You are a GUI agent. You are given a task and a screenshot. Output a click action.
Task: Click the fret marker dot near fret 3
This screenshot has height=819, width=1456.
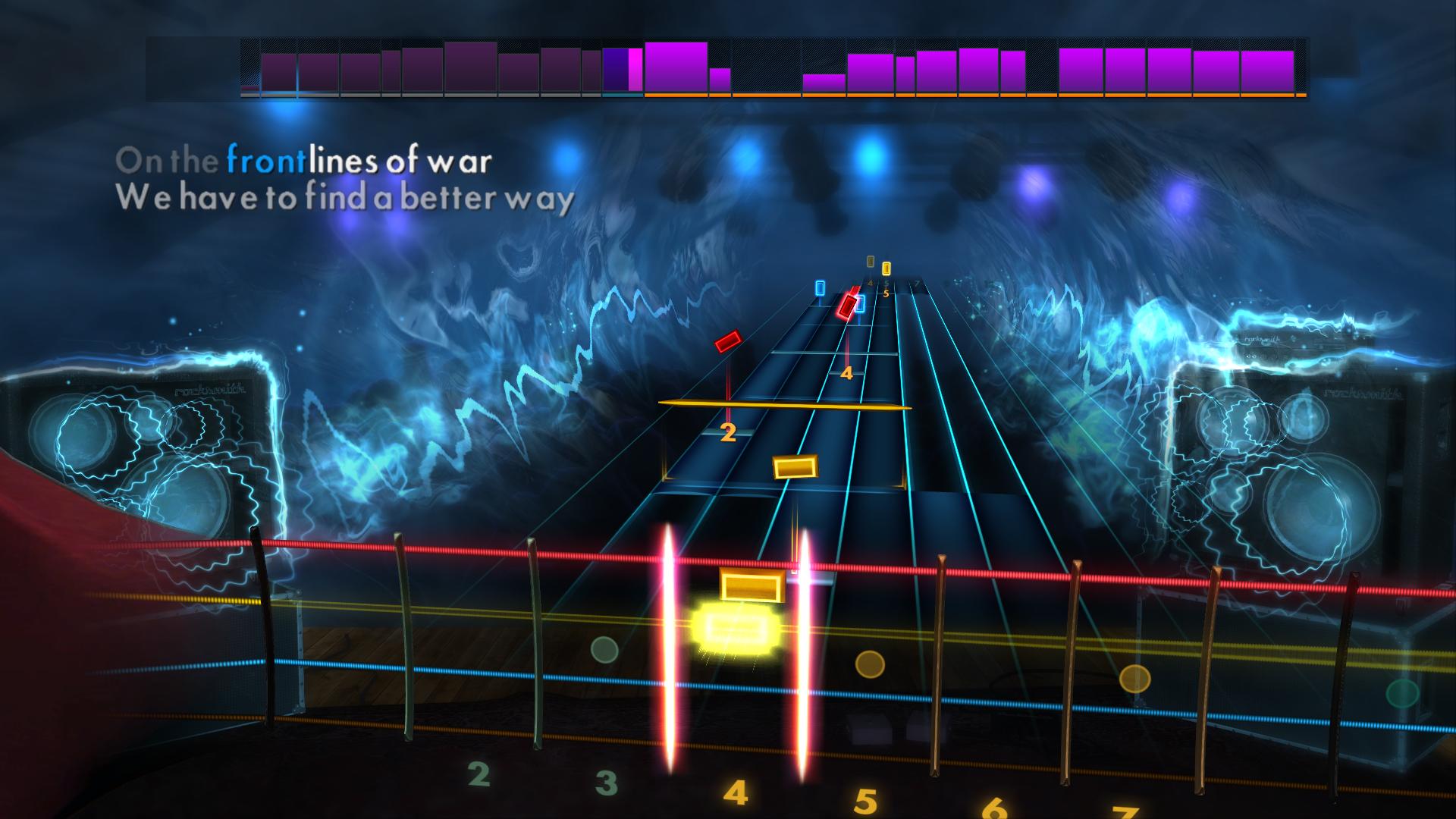point(604,648)
